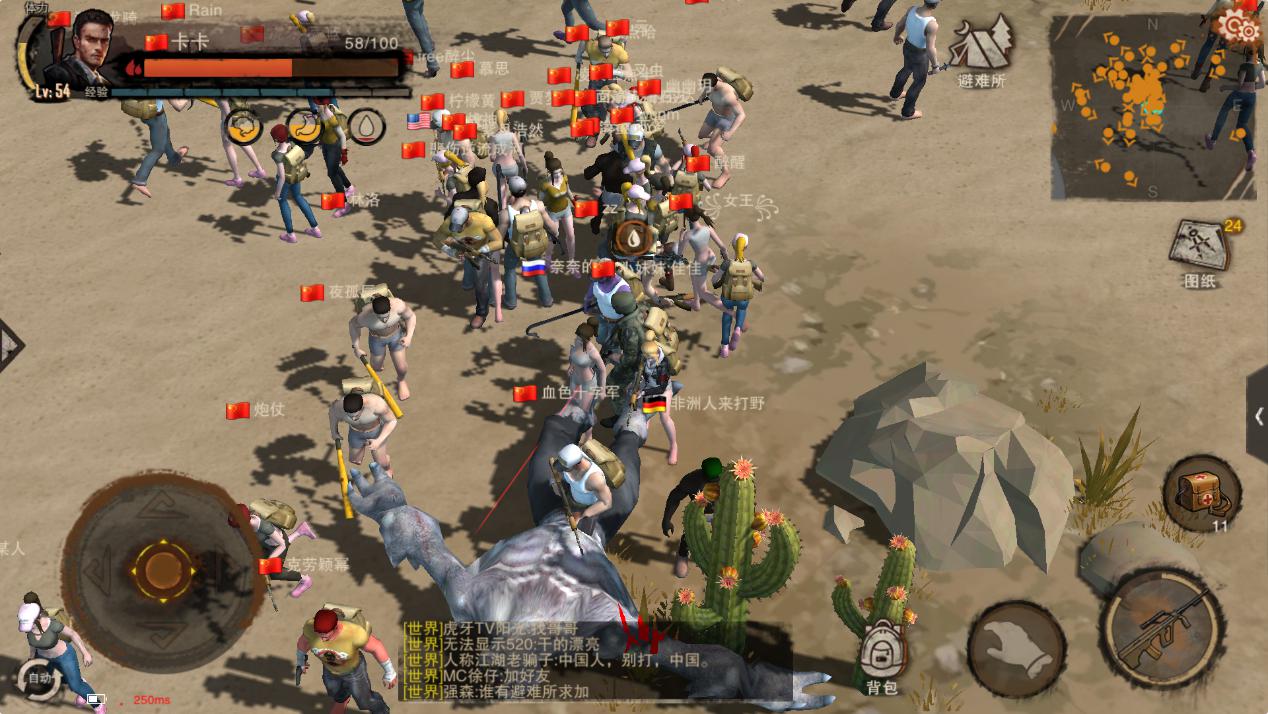
Task: Expand the left edge side panel arrow
Action: click(x=8, y=346)
